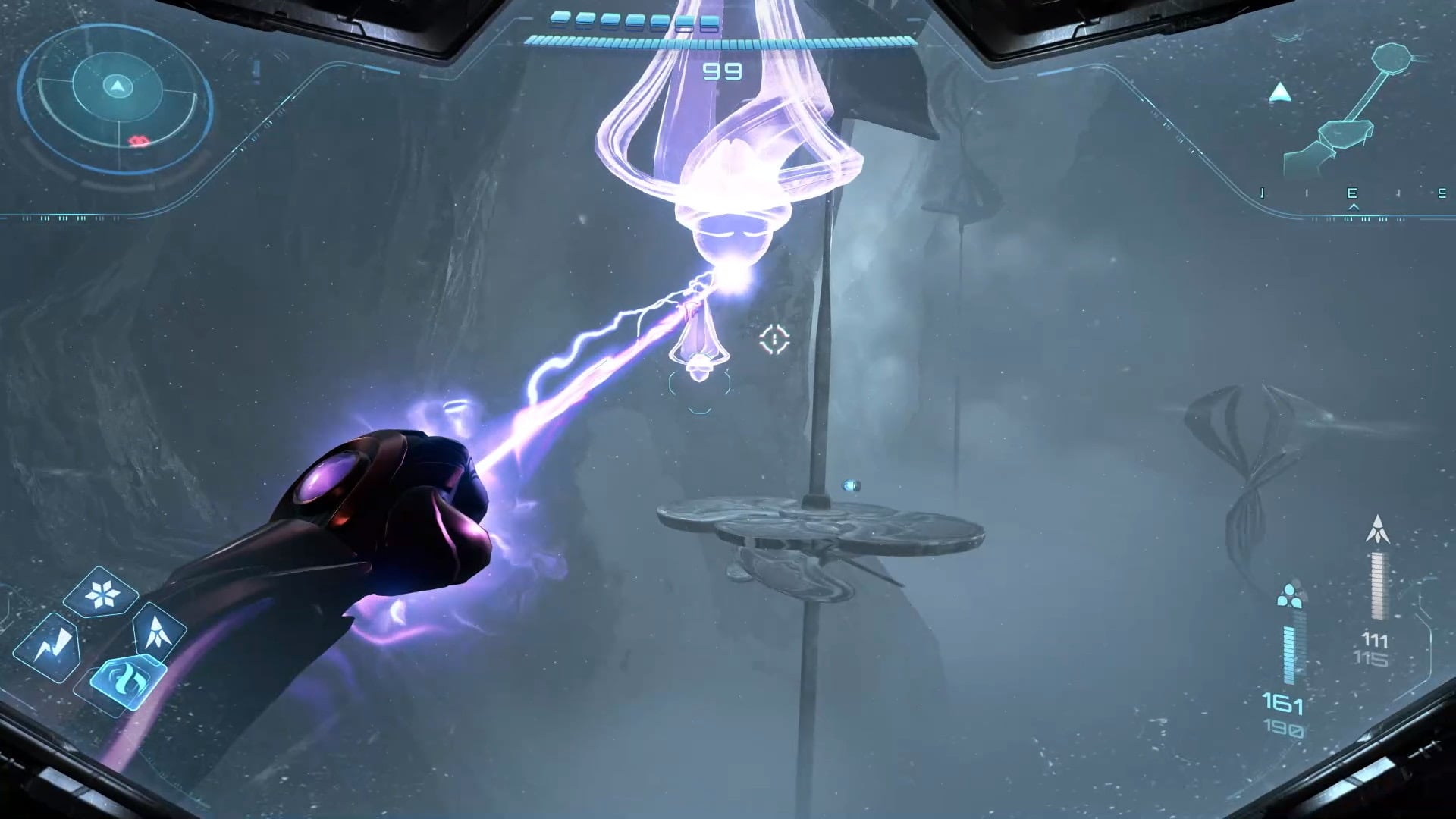Image resolution: width=1456 pixels, height=819 pixels.
Task: Click the numeral 99 on the energy display
Action: coord(724,71)
